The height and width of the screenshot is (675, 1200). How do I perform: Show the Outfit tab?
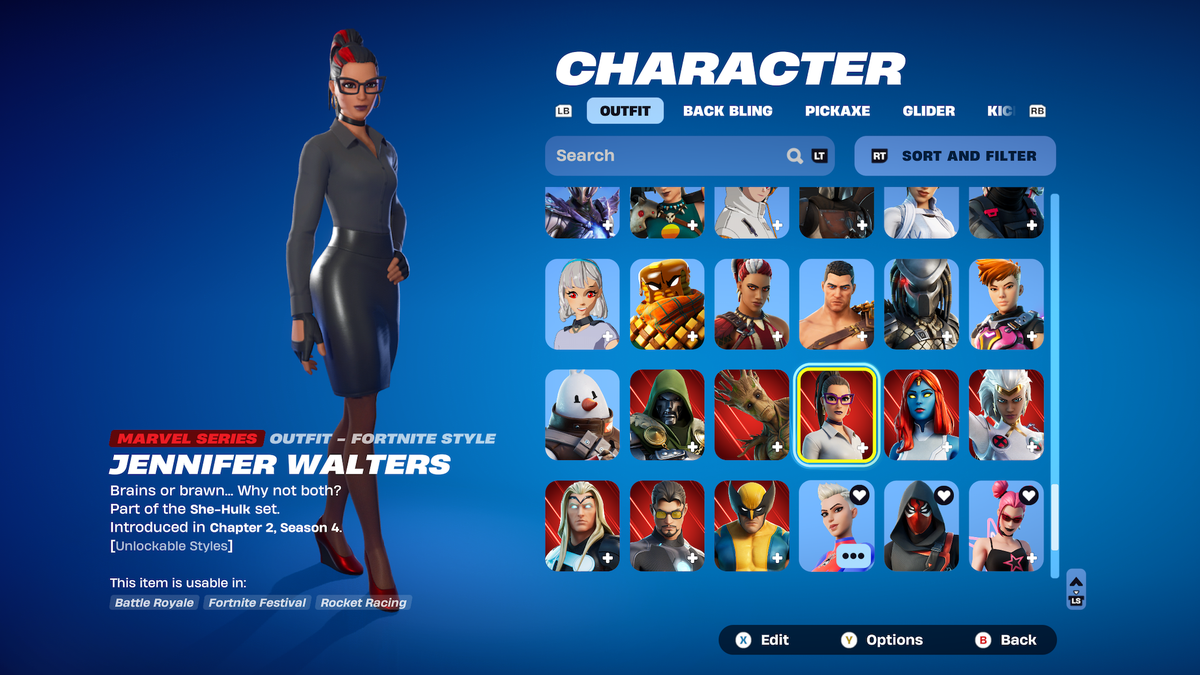pyautogui.click(x=625, y=111)
